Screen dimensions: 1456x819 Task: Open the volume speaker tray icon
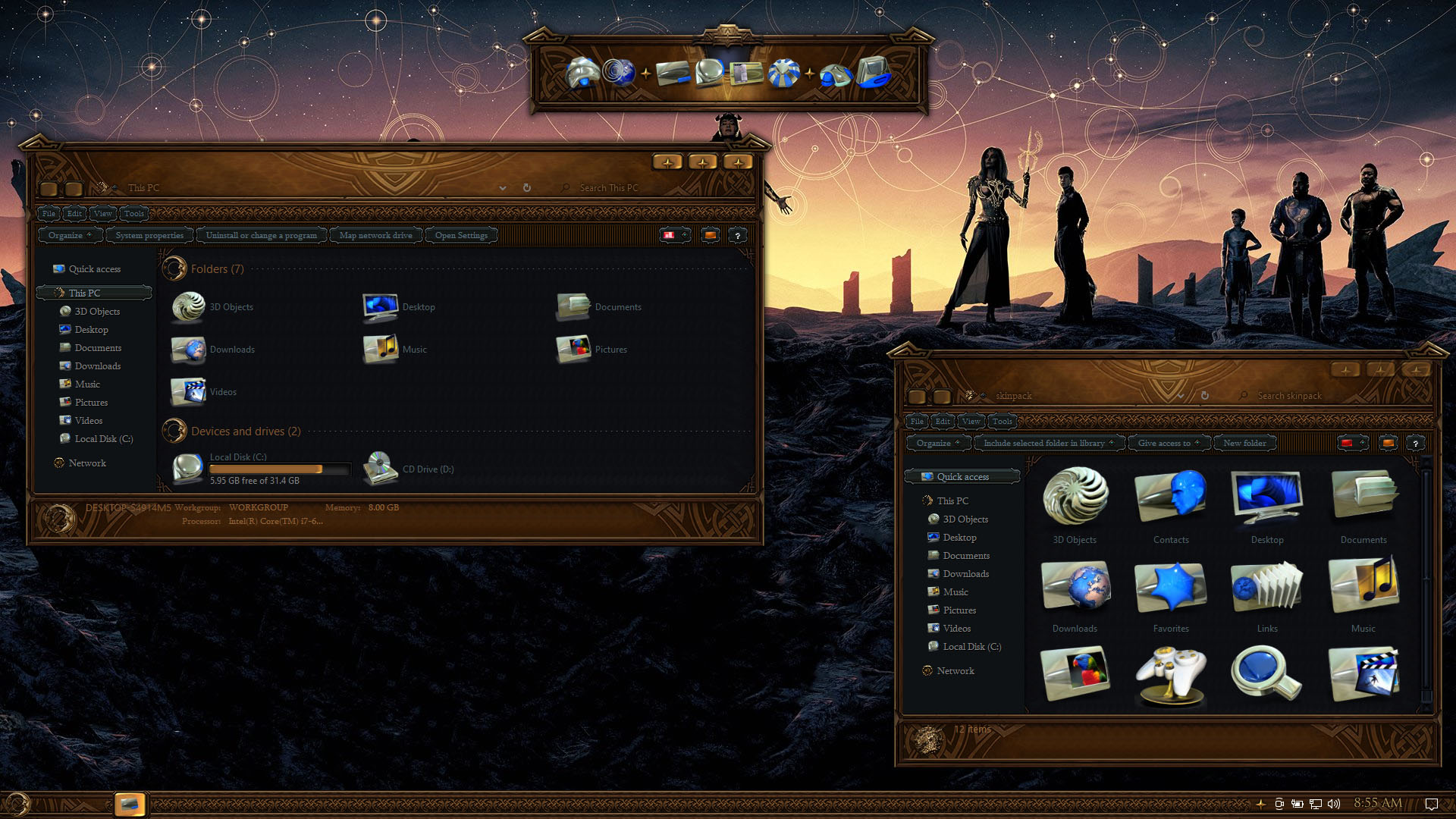pos(1334,804)
